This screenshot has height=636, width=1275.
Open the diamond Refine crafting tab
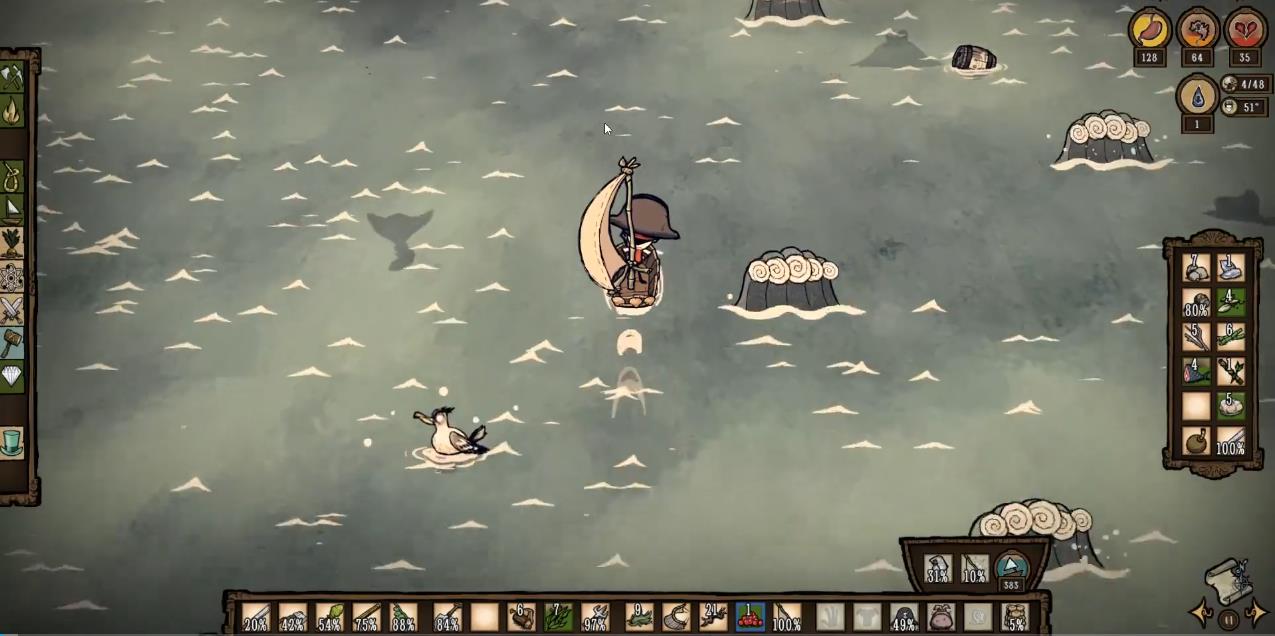(x=12, y=376)
